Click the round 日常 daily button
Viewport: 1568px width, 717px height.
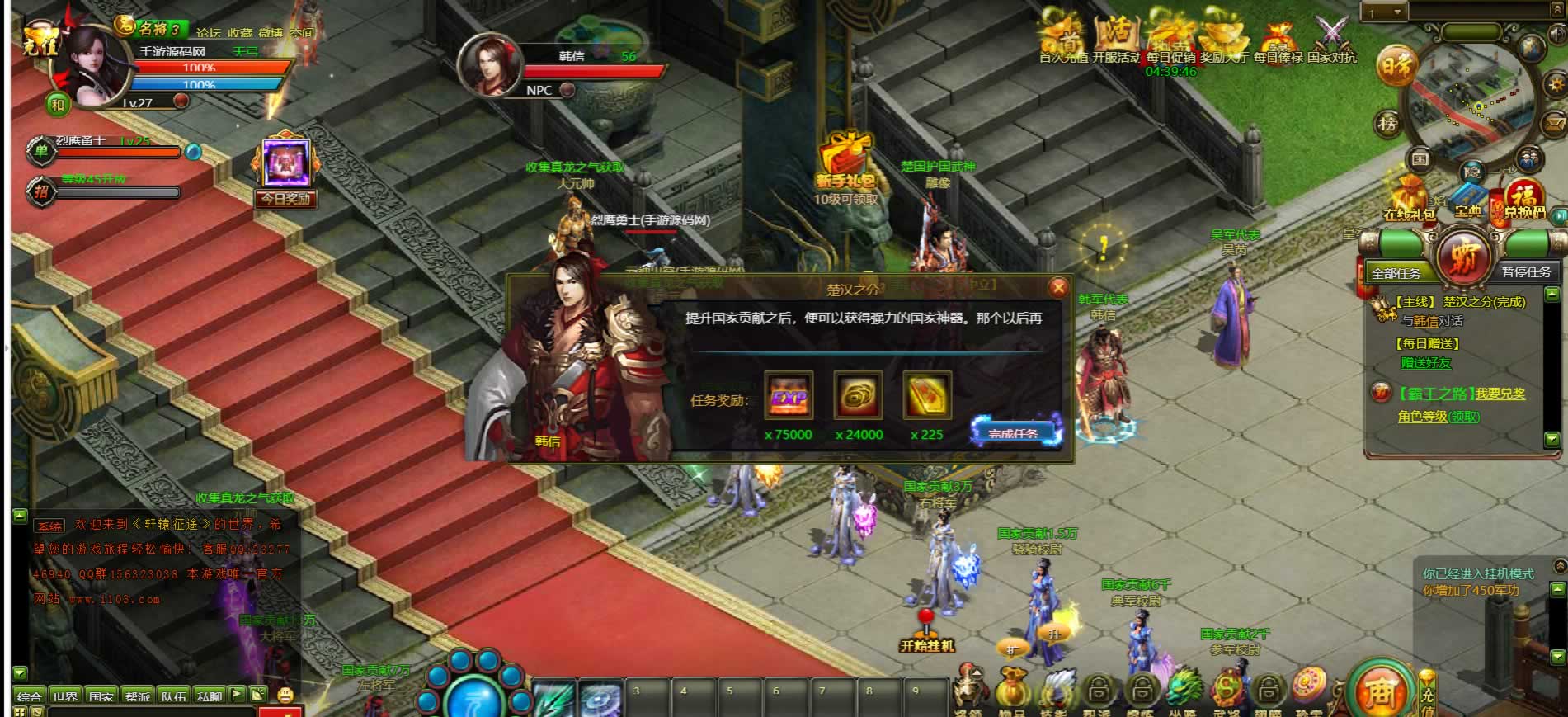tap(1396, 68)
